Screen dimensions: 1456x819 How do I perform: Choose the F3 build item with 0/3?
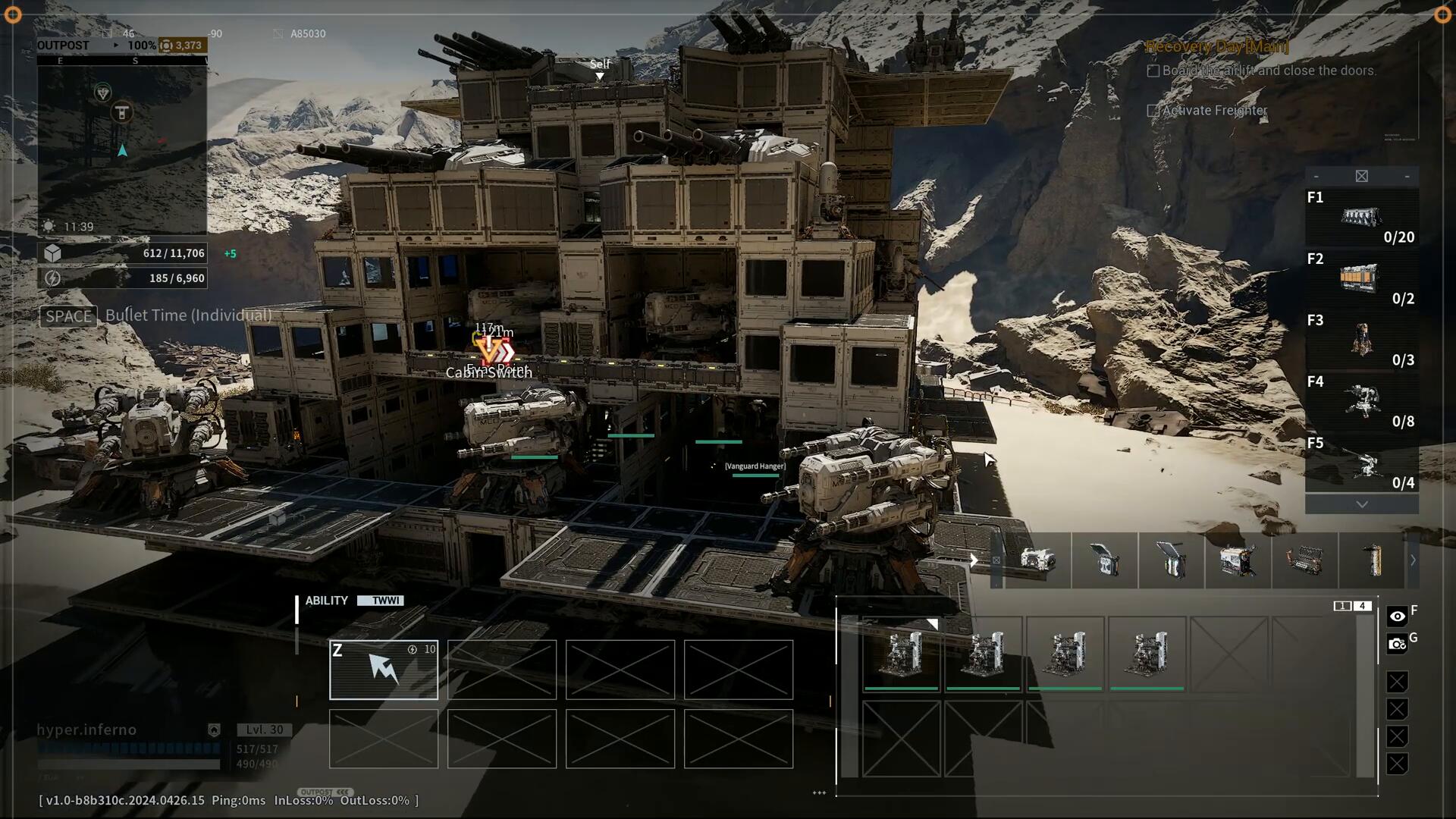pyautogui.click(x=1361, y=340)
